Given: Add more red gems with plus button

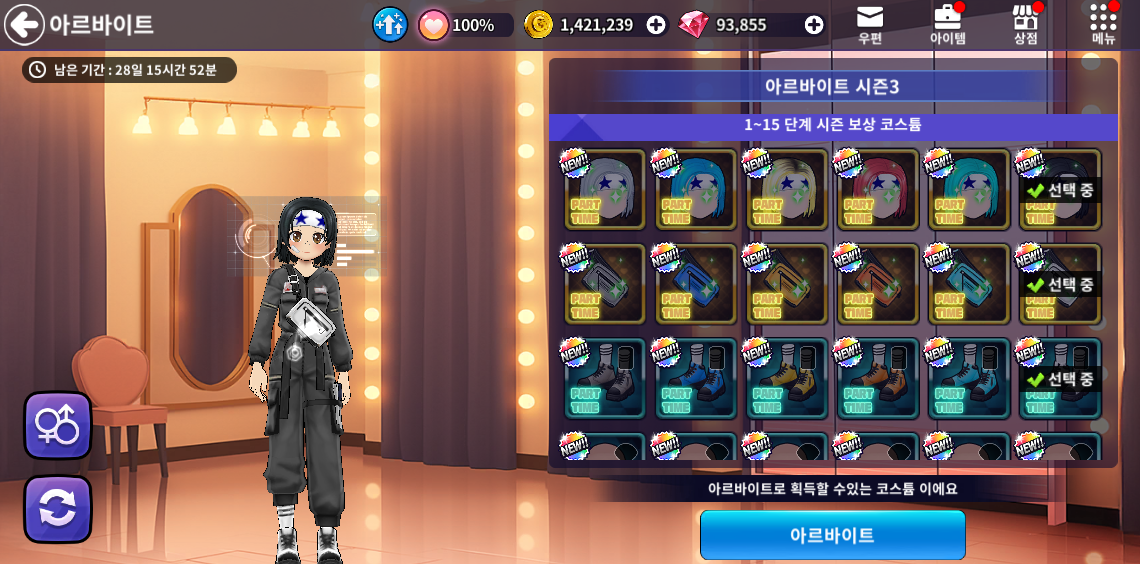Looking at the screenshot, I should [814, 25].
